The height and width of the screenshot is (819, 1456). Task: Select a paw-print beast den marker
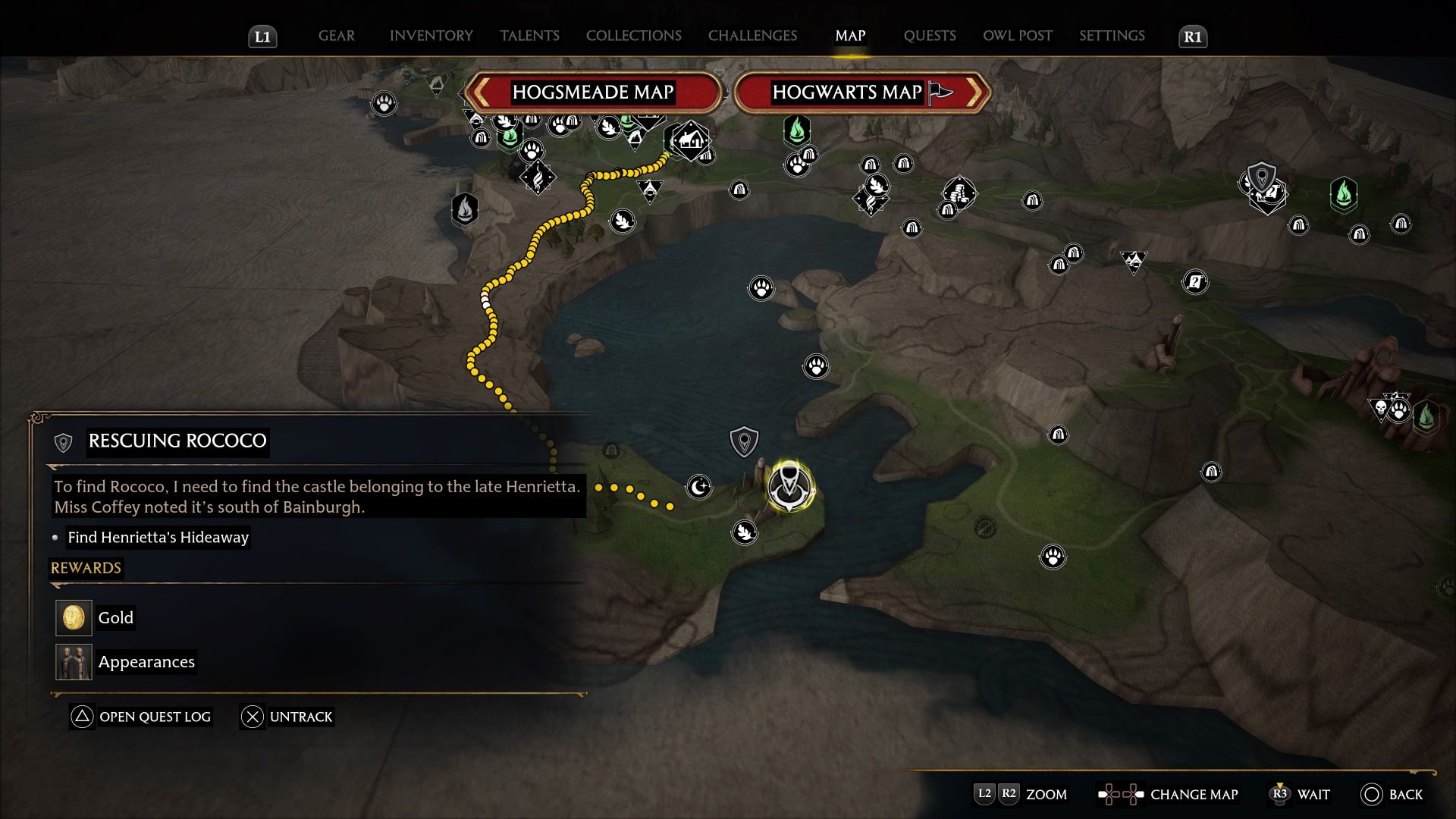761,288
